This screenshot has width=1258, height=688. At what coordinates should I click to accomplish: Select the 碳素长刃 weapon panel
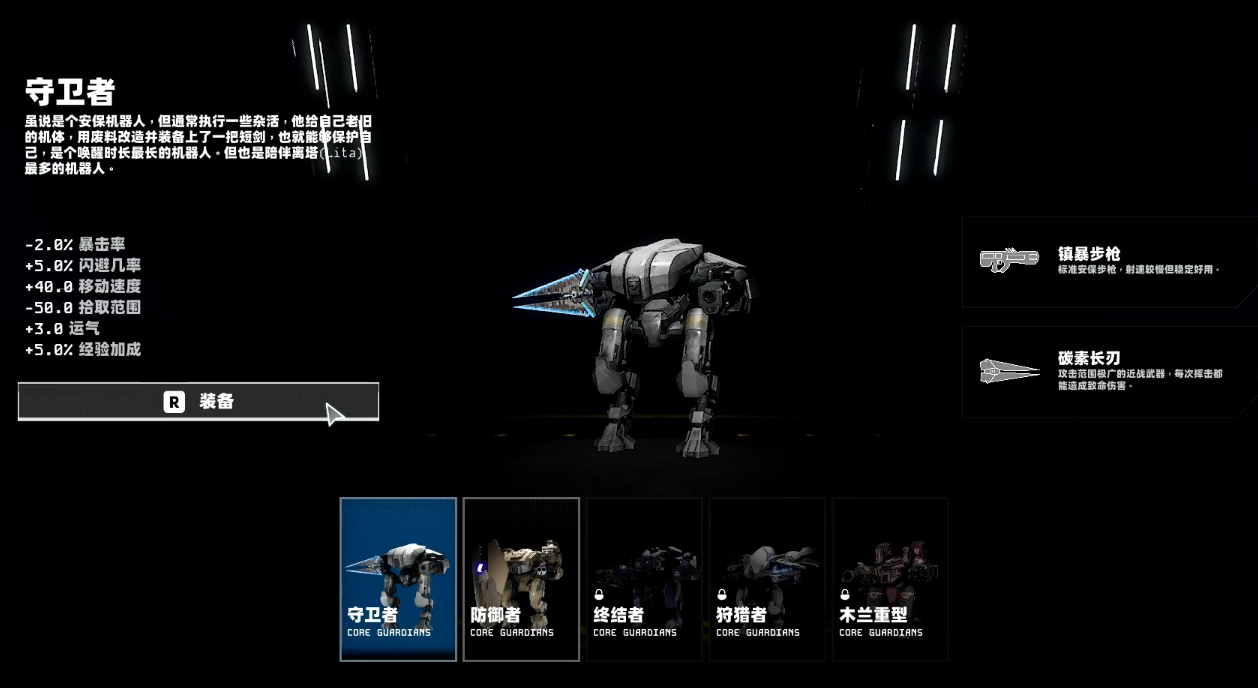(x=1108, y=371)
